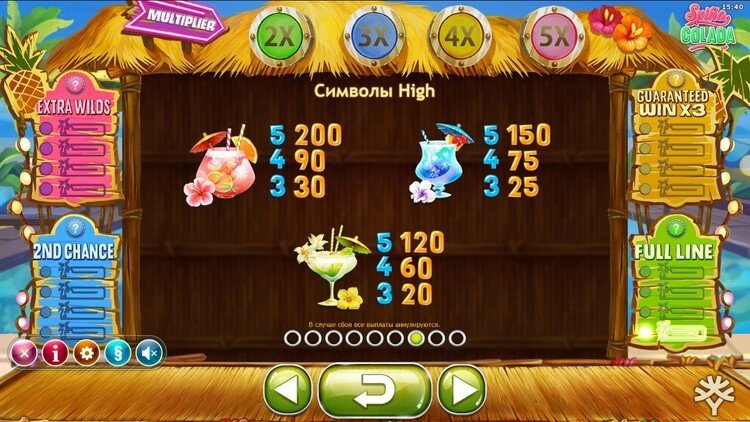
Task: Open settings with the gear icon
Action: (x=87, y=352)
